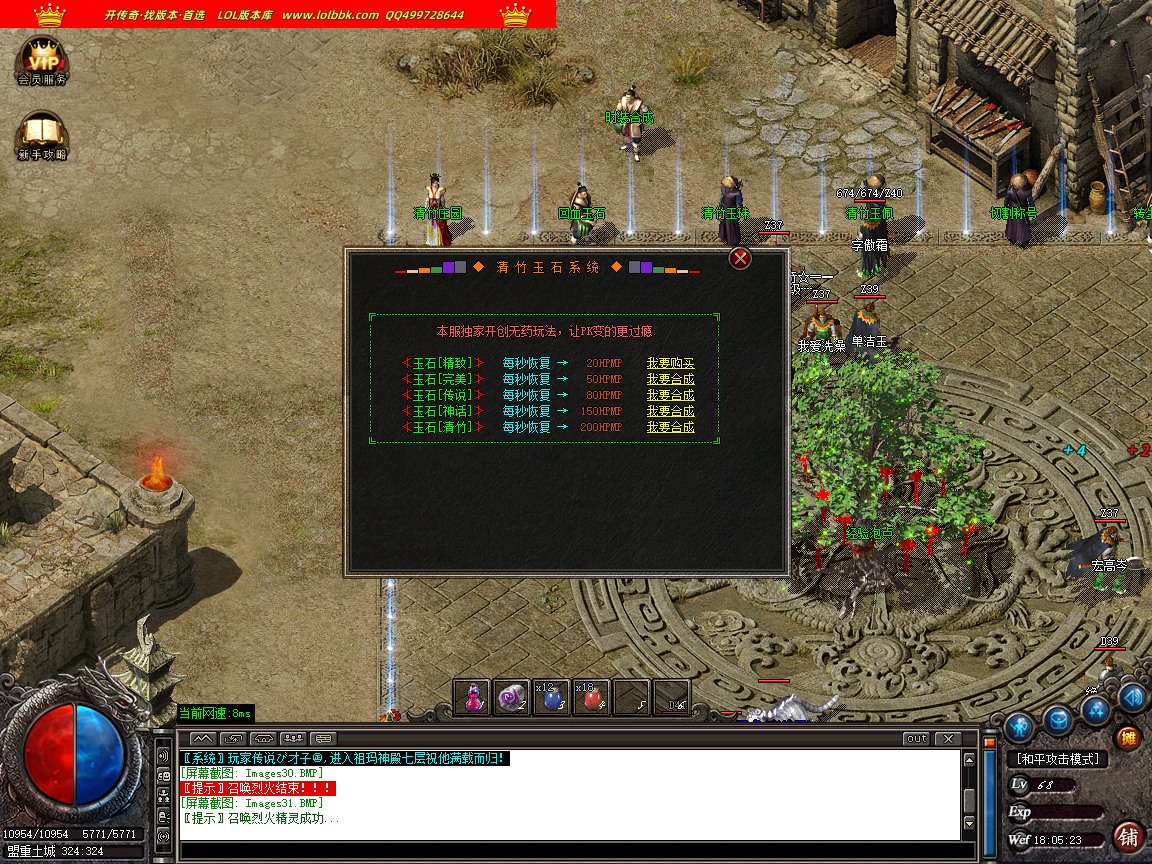Select 我要合成 for 玉石[传说]
The height and width of the screenshot is (864, 1152).
point(670,395)
